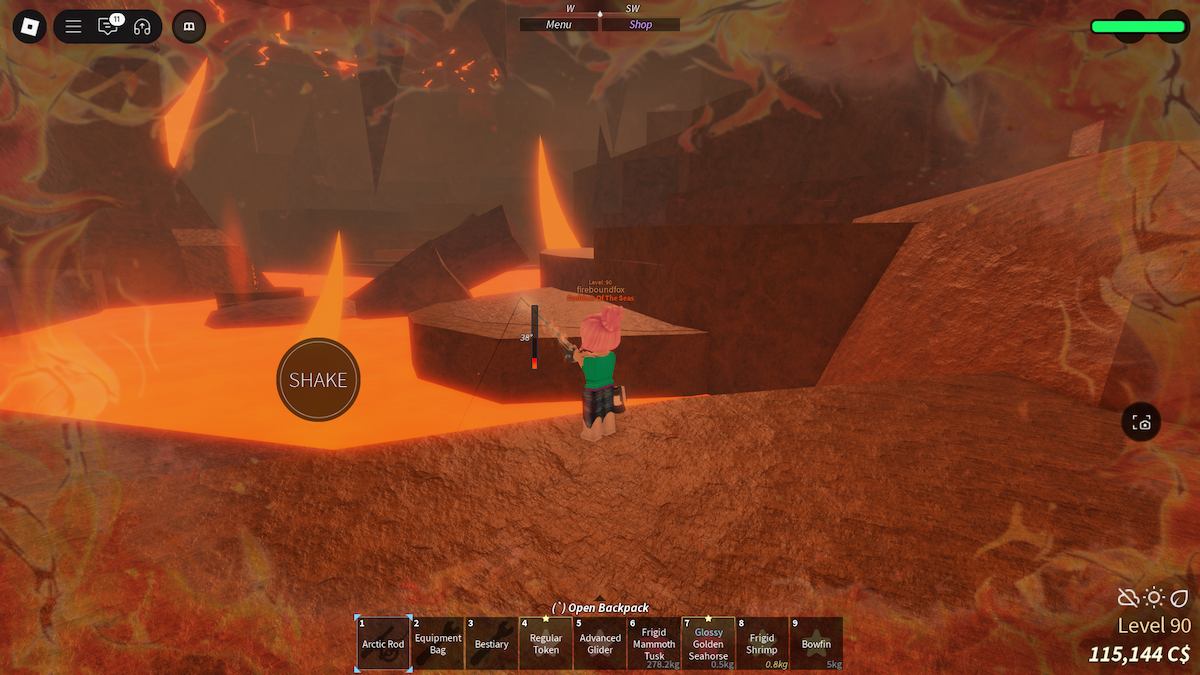This screenshot has width=1200, height=675.
Task: Open the Menu button
Action: [559, 25]
